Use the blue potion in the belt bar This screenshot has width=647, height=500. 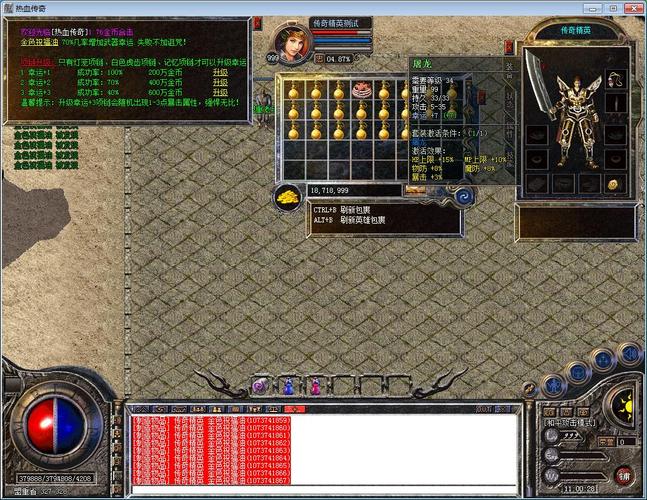point(288,386)
